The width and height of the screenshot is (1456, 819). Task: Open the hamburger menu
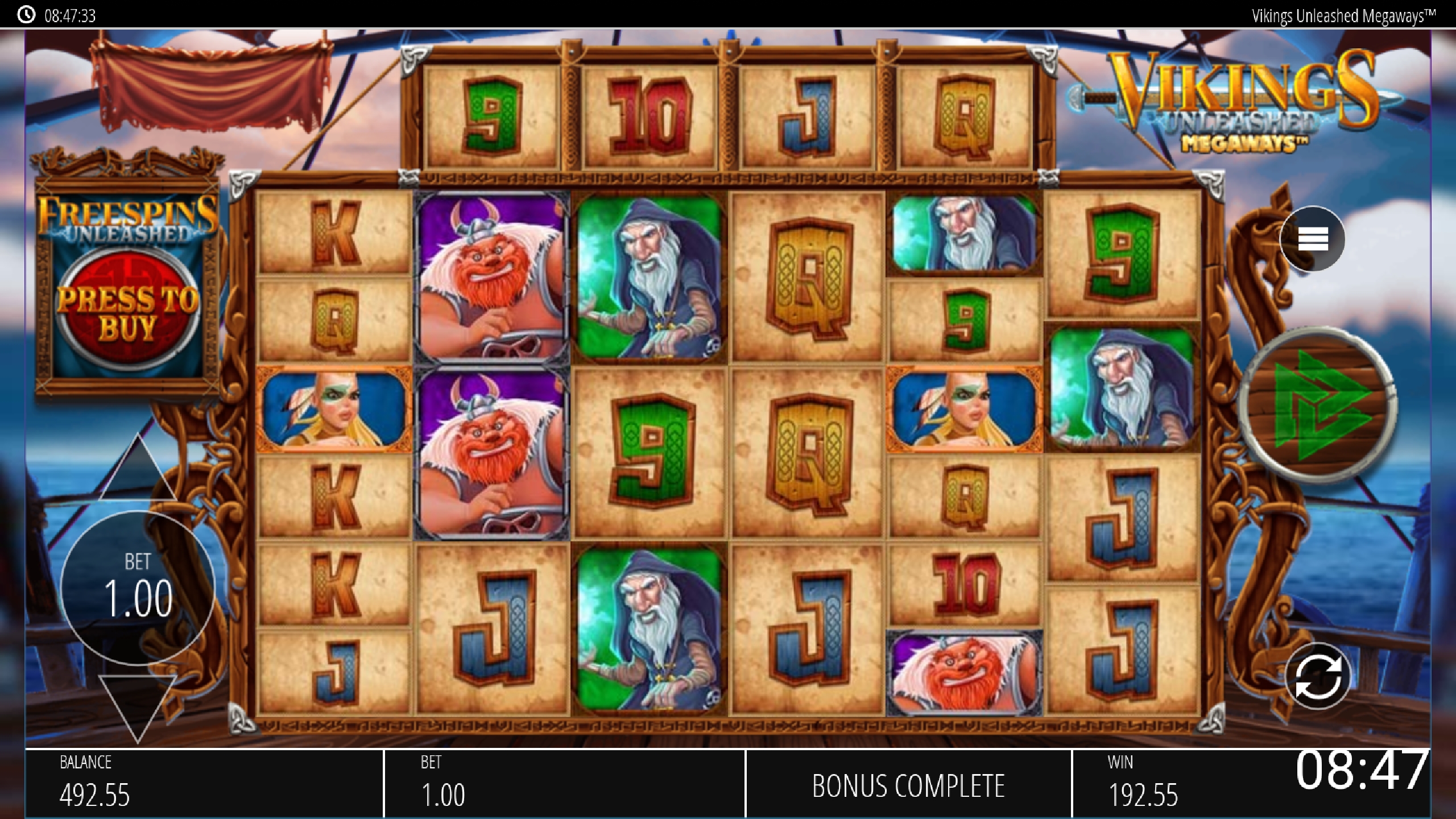click(1313, 239)
